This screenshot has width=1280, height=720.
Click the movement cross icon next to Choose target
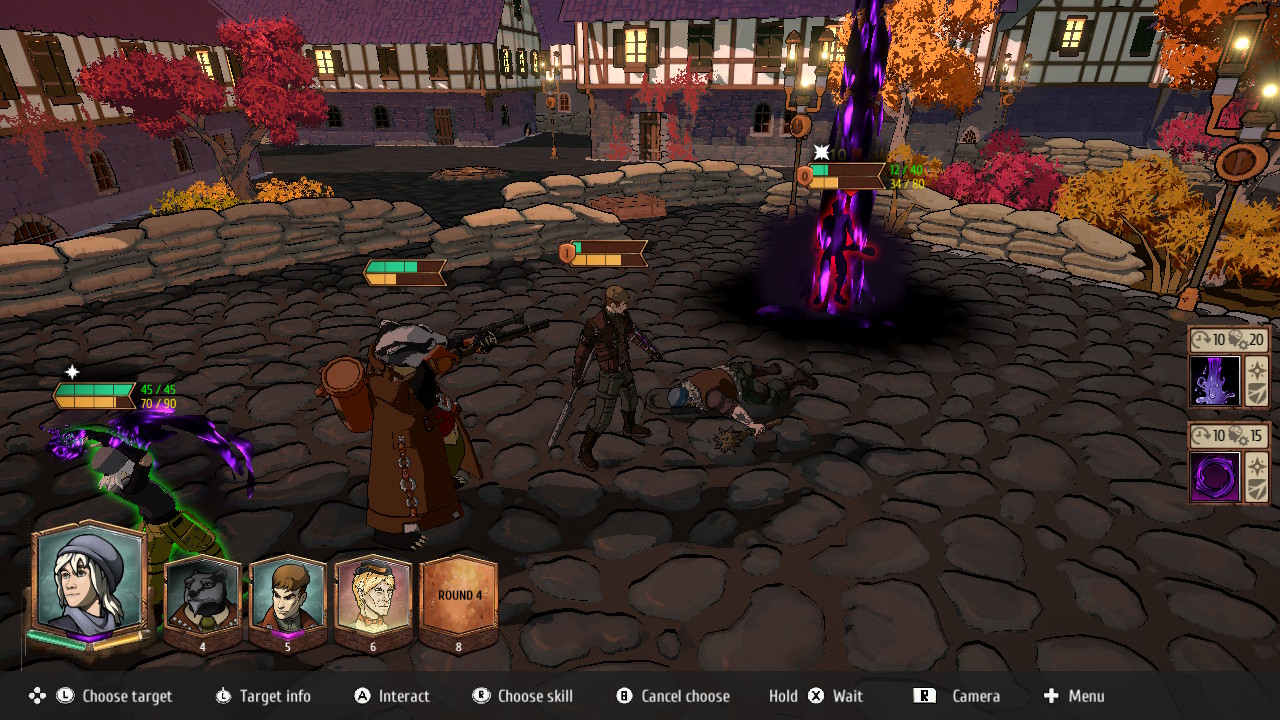(36, 696)
